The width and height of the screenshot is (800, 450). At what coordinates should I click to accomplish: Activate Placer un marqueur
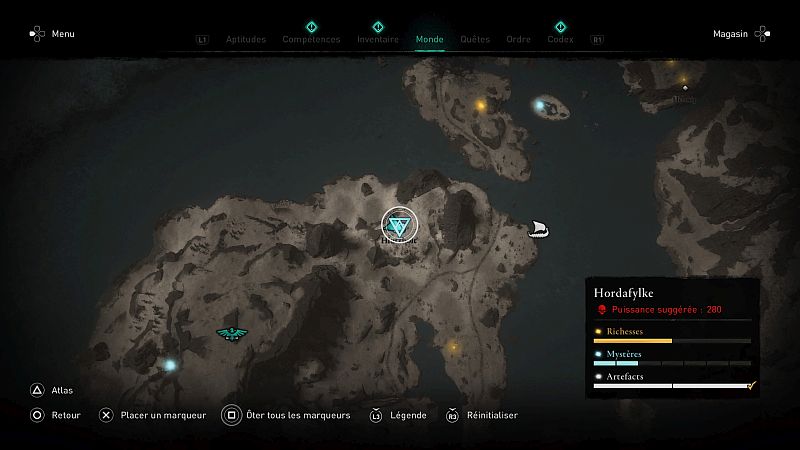click(153, 415)
